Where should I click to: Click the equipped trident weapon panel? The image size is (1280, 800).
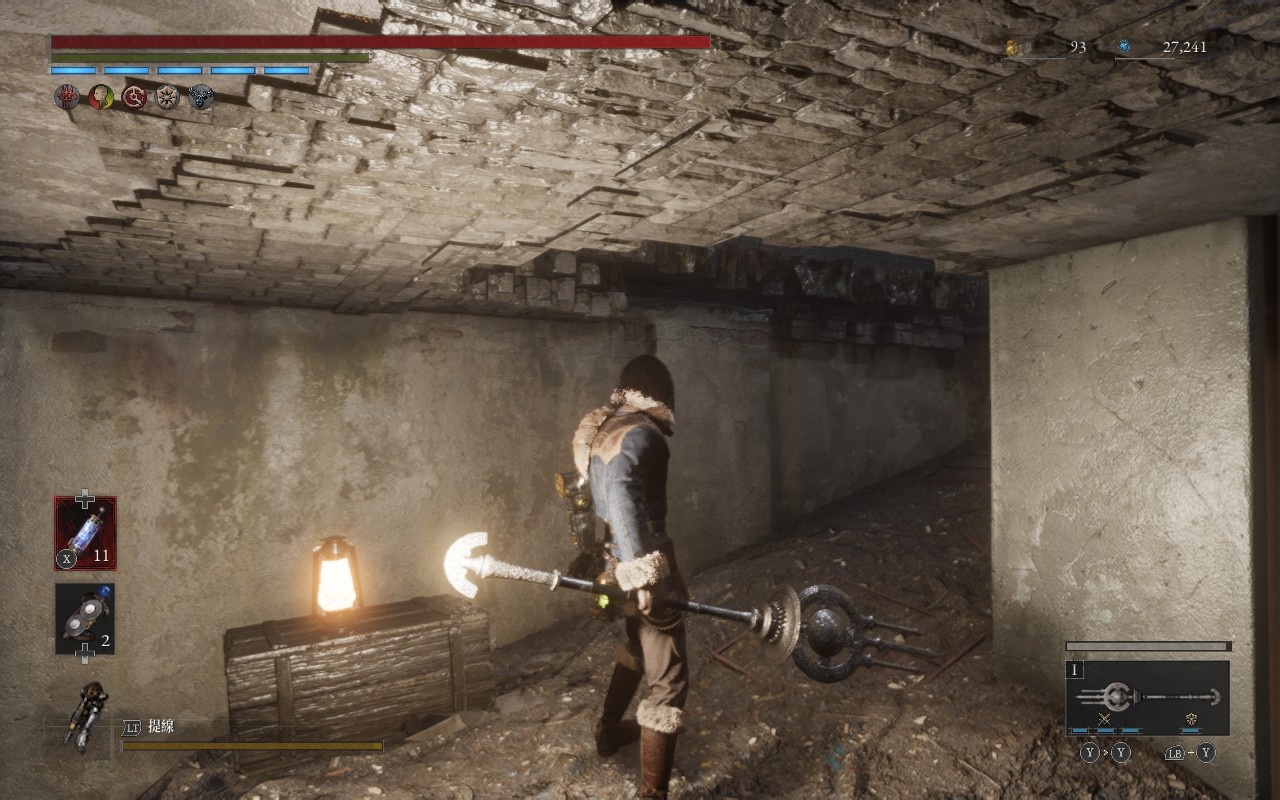[x=1147, y=697]
